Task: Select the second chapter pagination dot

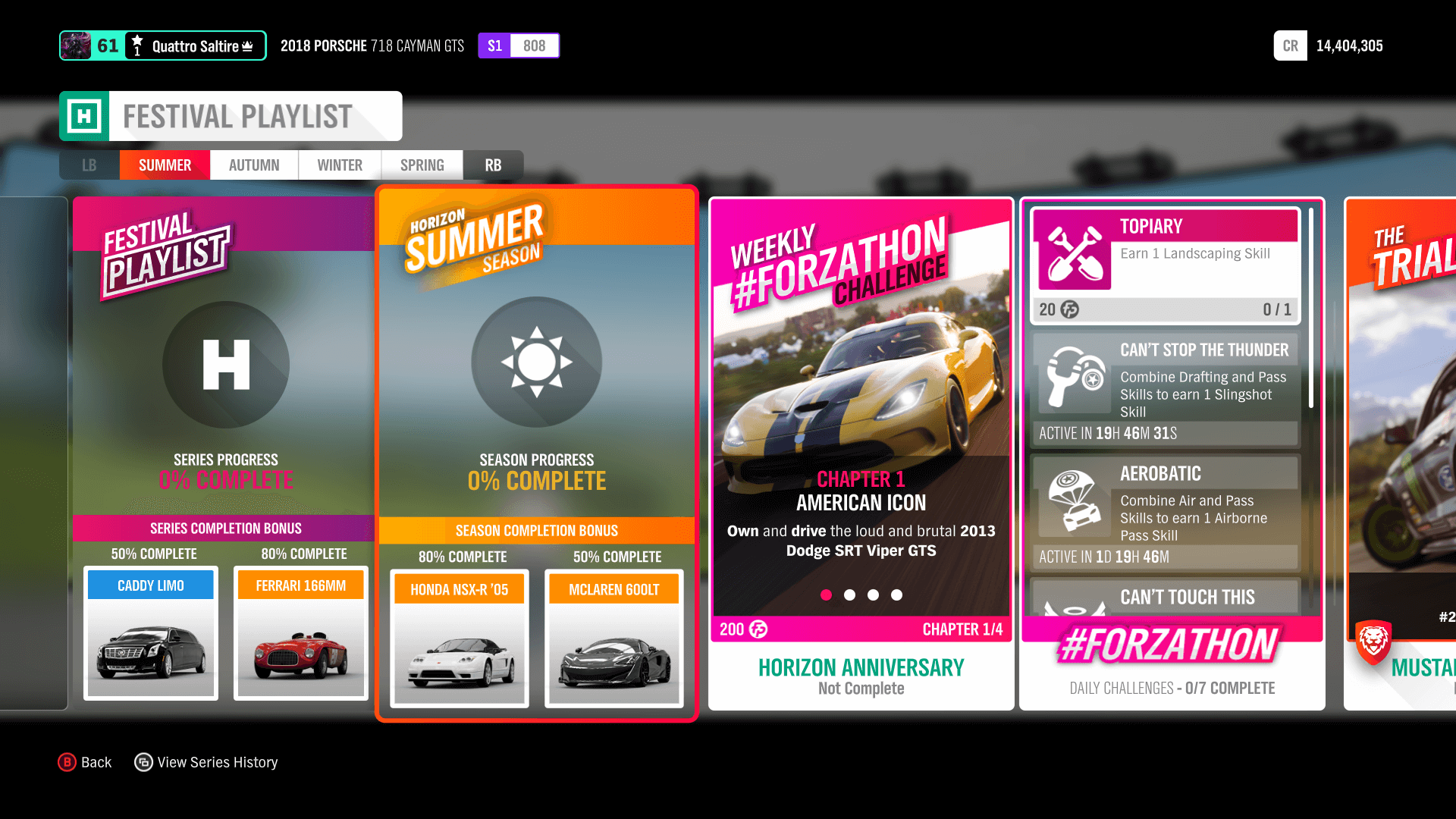Action: point(849,596)
